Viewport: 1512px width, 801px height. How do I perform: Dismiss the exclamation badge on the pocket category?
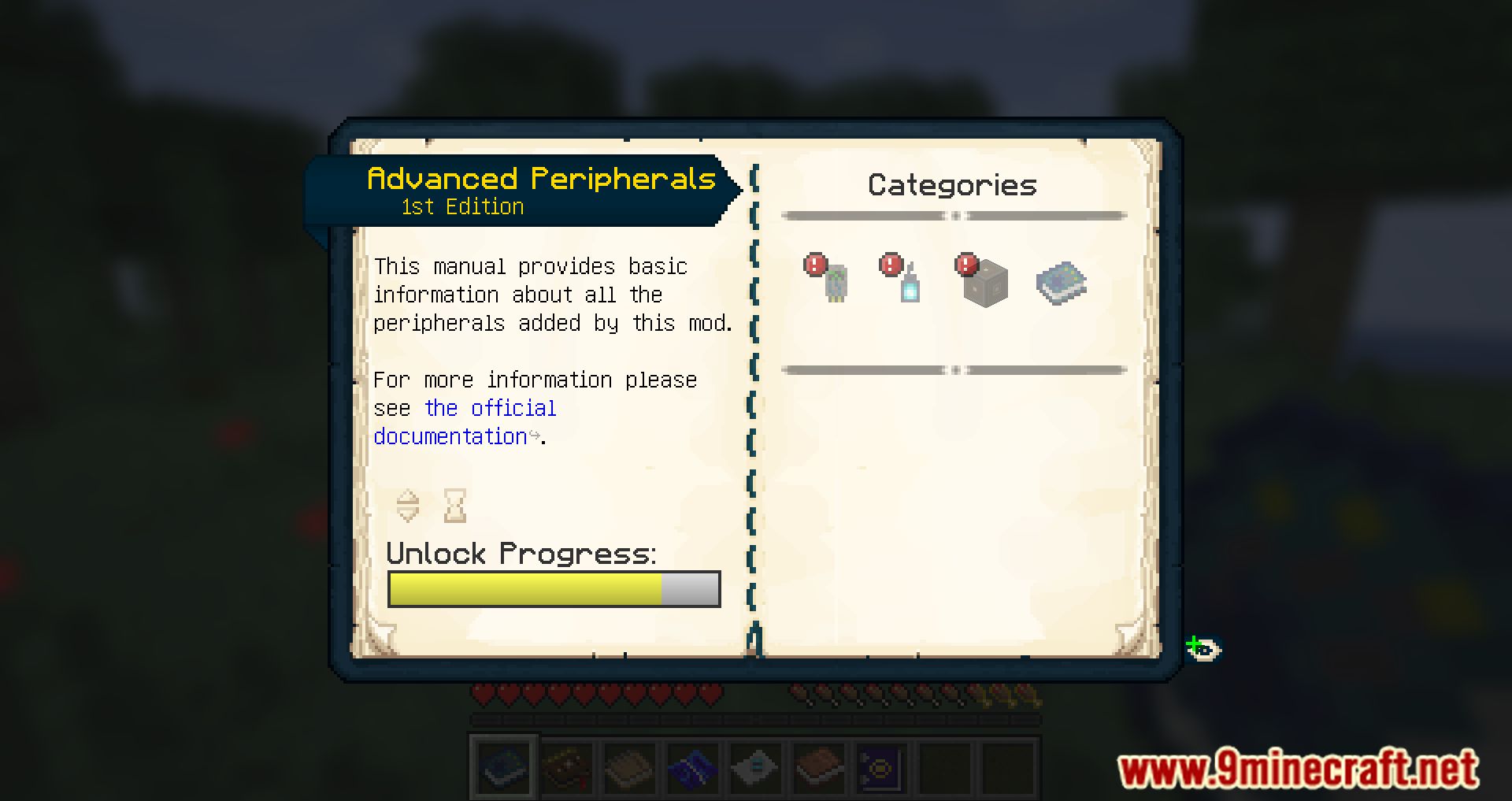pyautogui.click(x=890, y=265)
